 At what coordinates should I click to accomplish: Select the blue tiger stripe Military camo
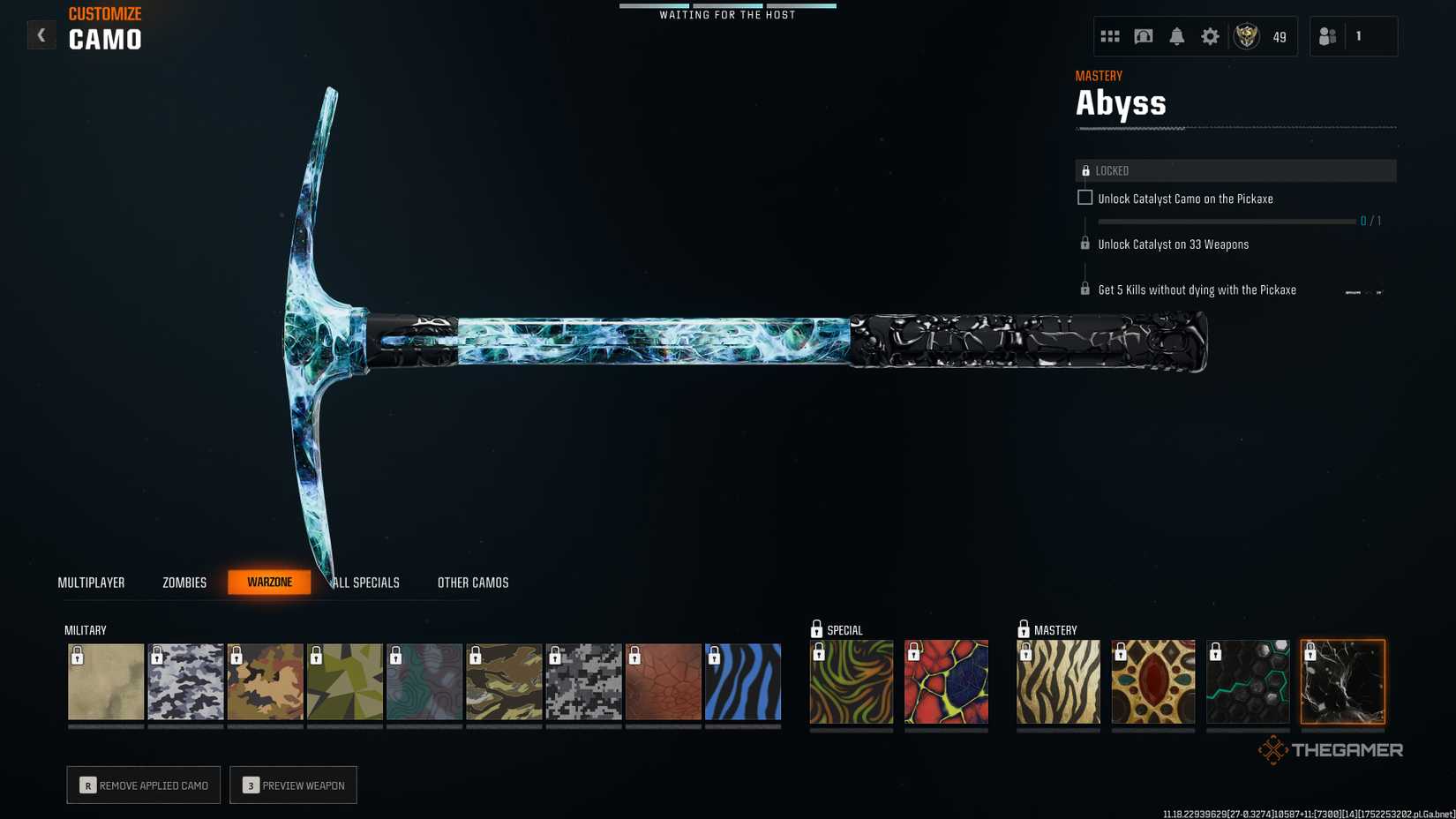[743, 681]
